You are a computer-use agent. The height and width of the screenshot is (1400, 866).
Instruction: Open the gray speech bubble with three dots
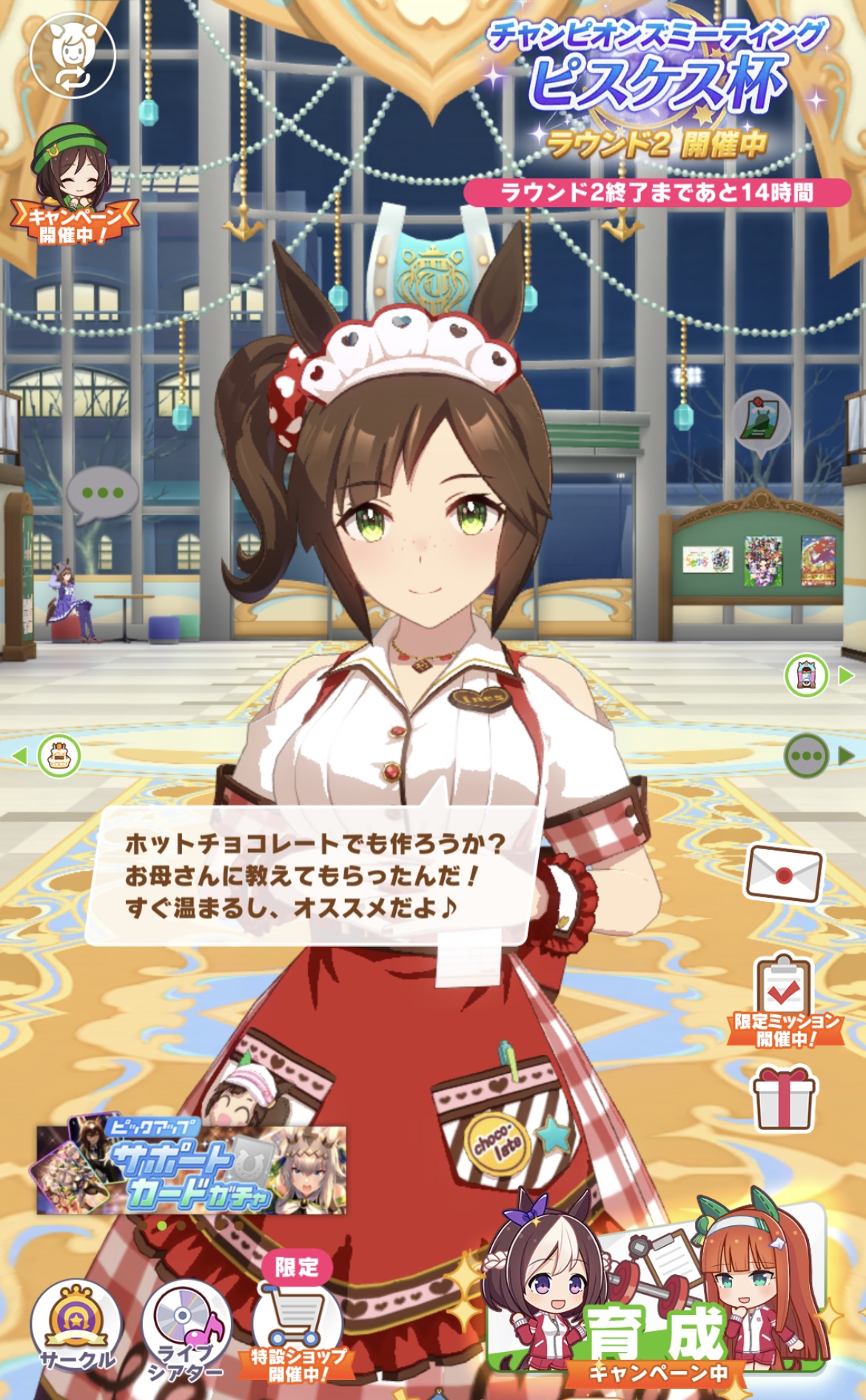[103, 494]
